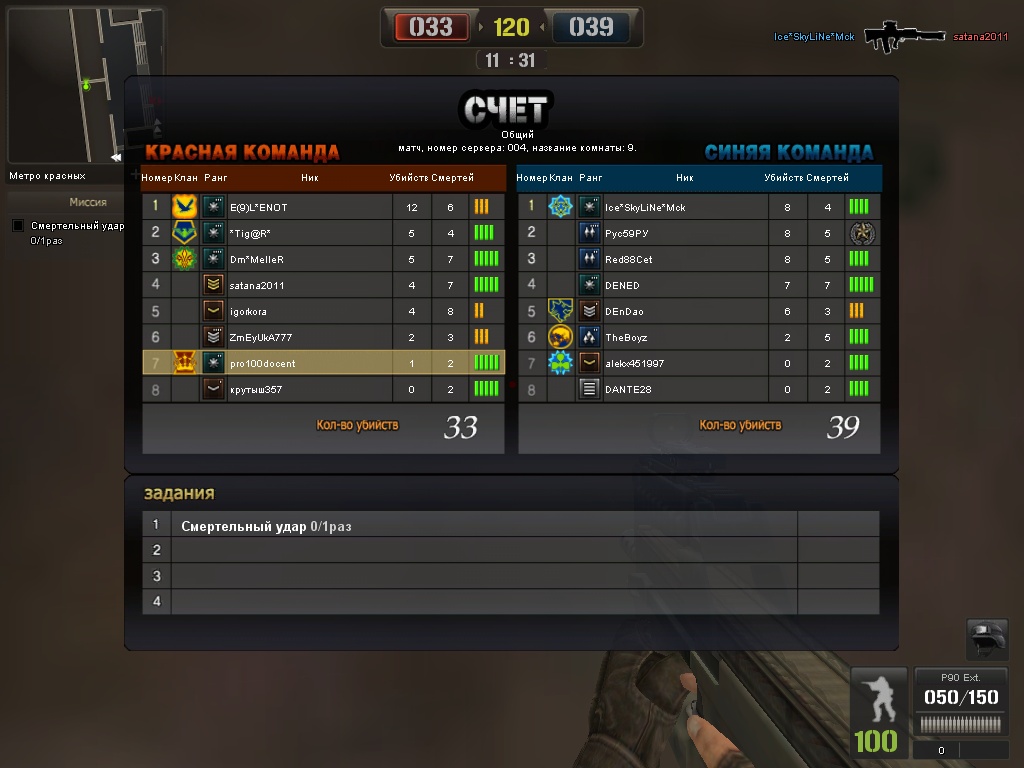
Task: Click the helmet icon above the weapon panel
Action: (987, 639)
